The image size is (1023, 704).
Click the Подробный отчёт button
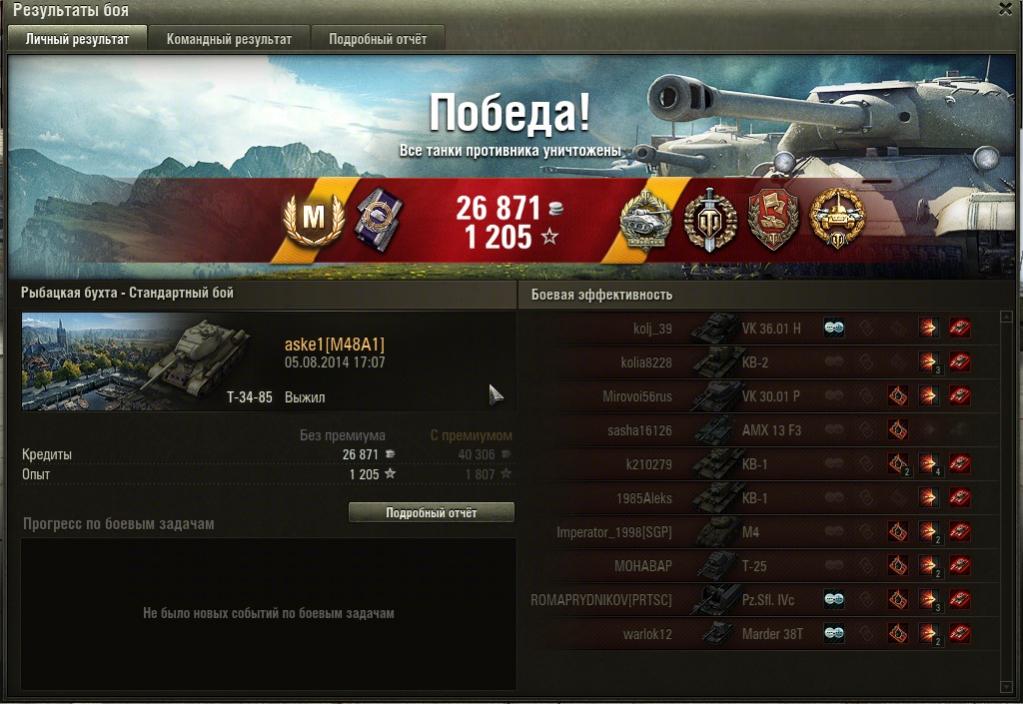pos(431,513)
